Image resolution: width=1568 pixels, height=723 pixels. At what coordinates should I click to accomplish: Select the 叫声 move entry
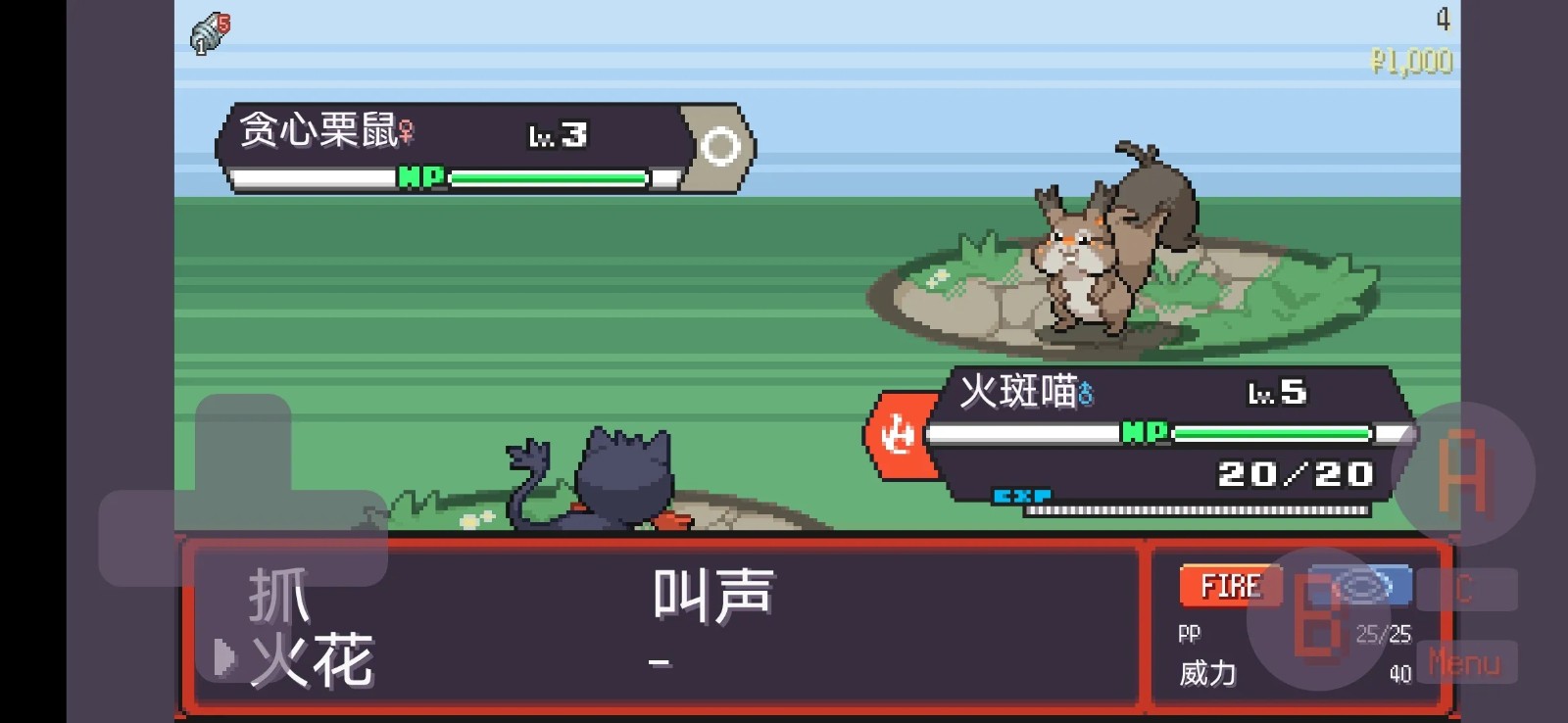(713, 593)
